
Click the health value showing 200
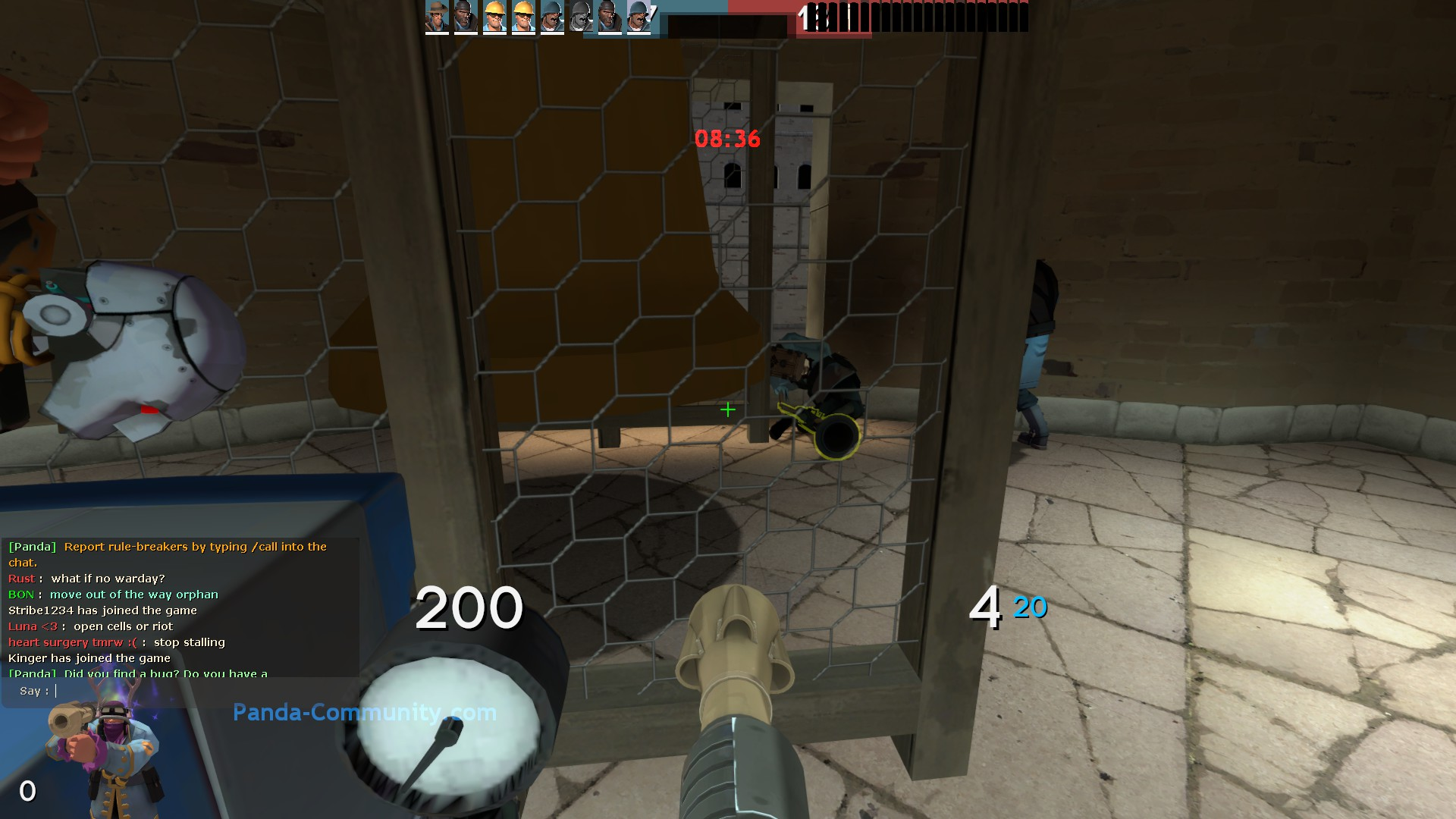coord(470,608)
